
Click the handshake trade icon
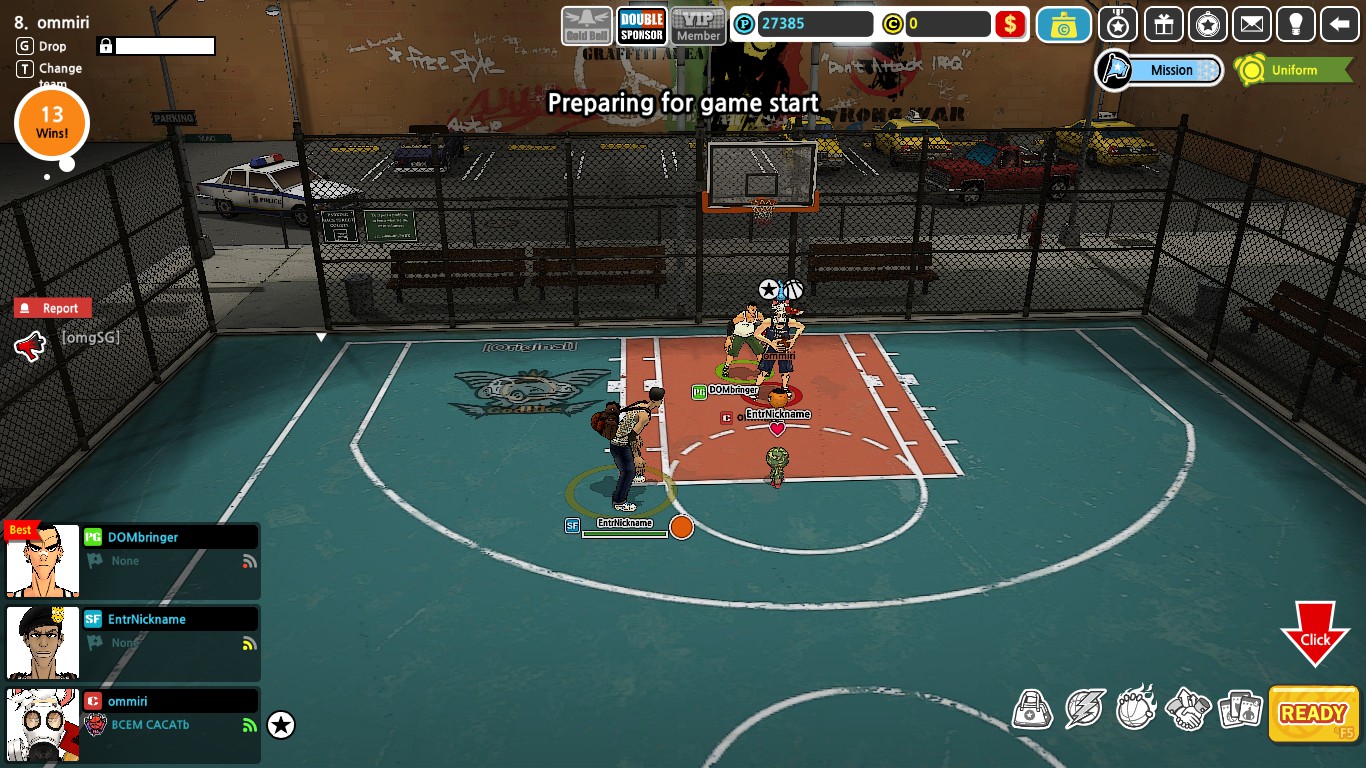tap(1188, 710)
